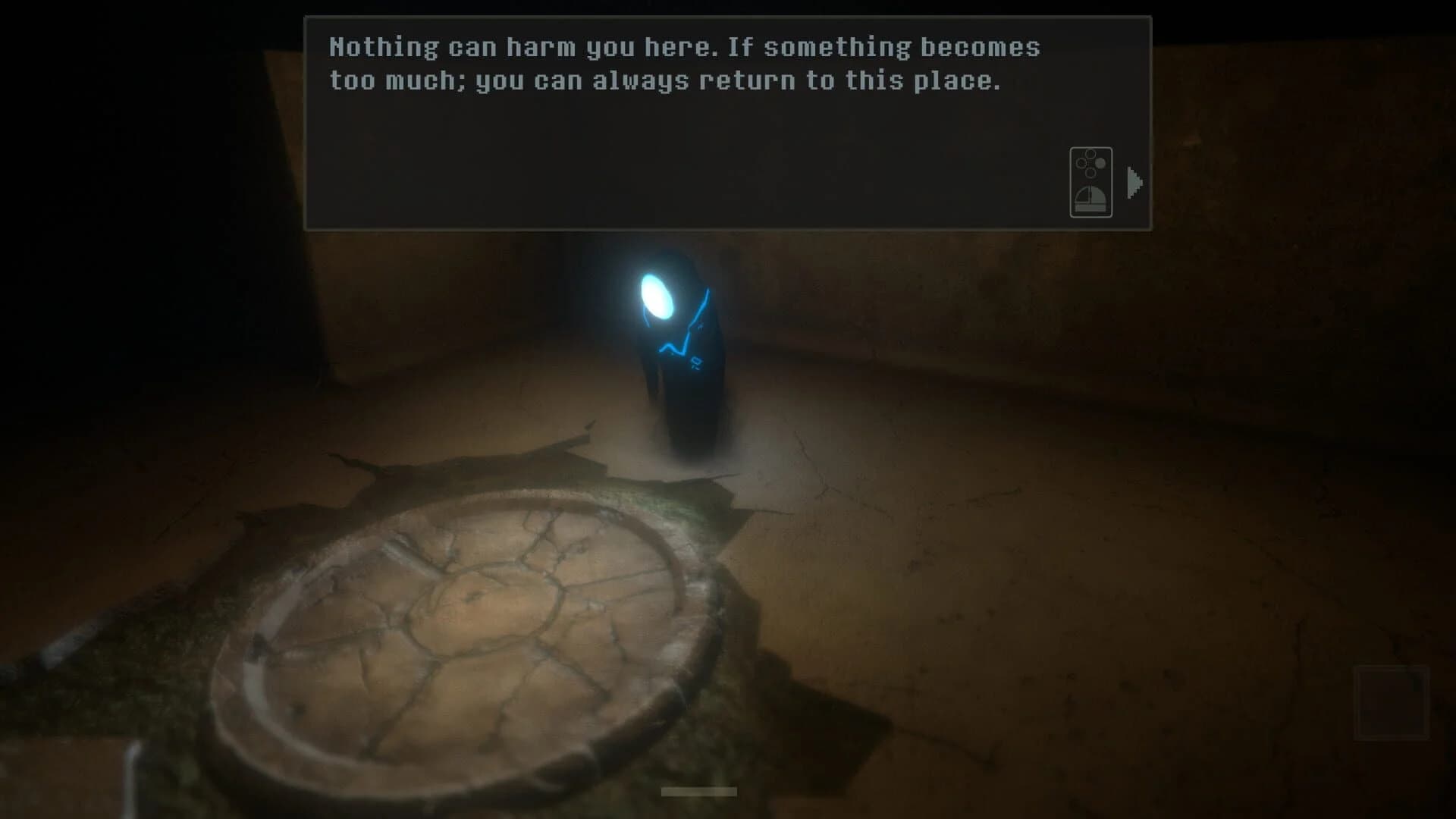Click the triangle indicator beside the controller icon
The width and height of the screenshot is (1456, 819).
point(1133,180)
